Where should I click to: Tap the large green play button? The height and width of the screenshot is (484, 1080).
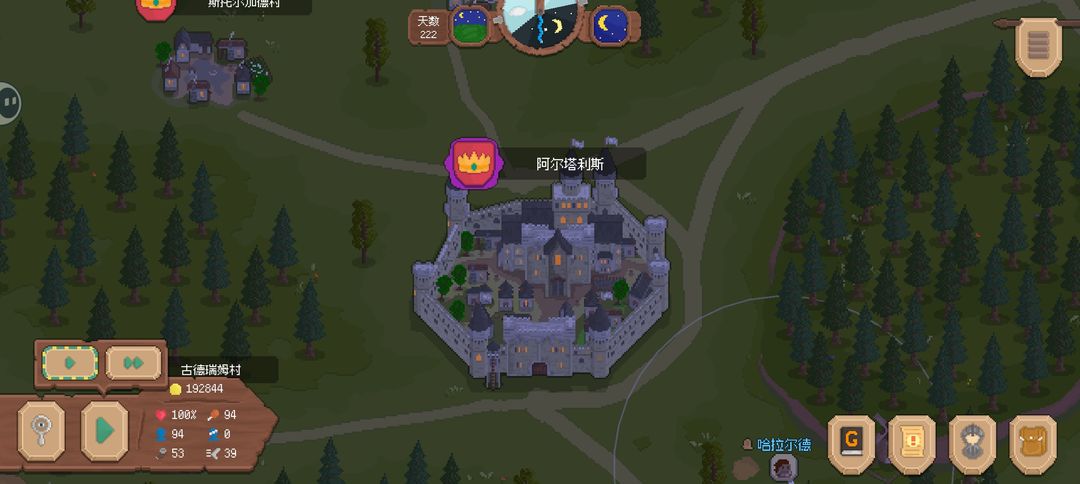[104, 430]
